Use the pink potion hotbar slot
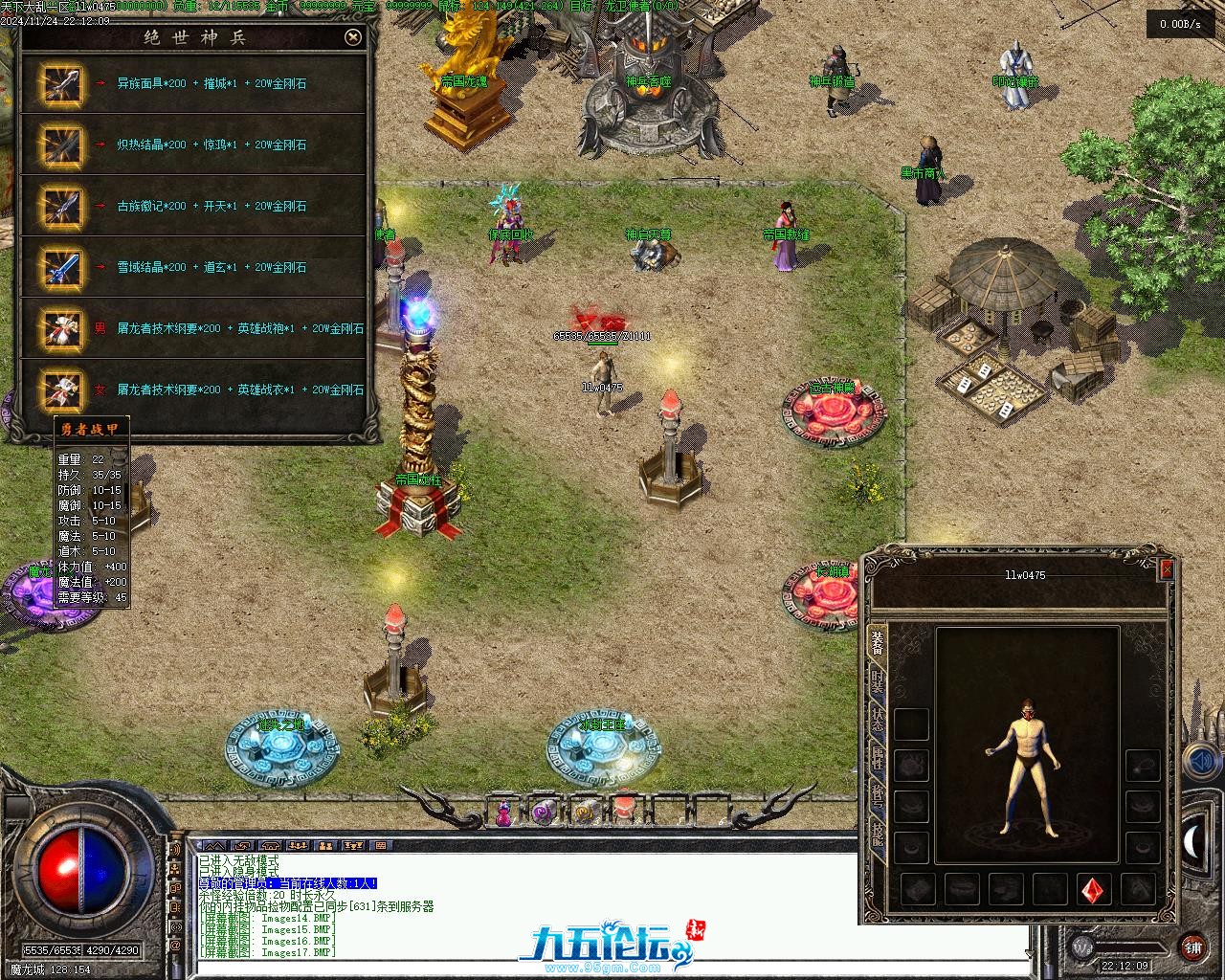 pos(502,813)
